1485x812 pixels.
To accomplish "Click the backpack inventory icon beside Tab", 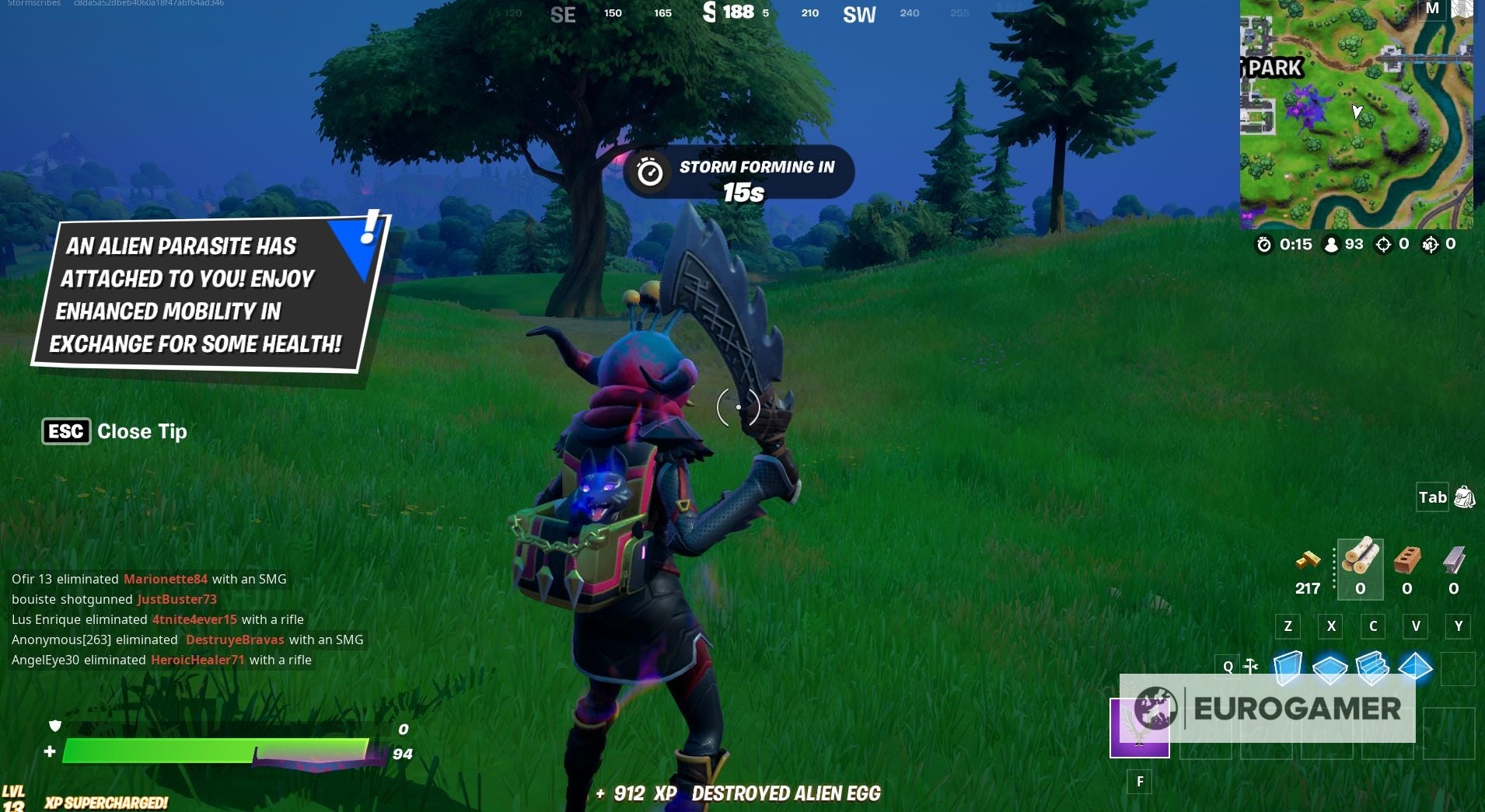I will pyautogui.click(x=1465, y=497).
